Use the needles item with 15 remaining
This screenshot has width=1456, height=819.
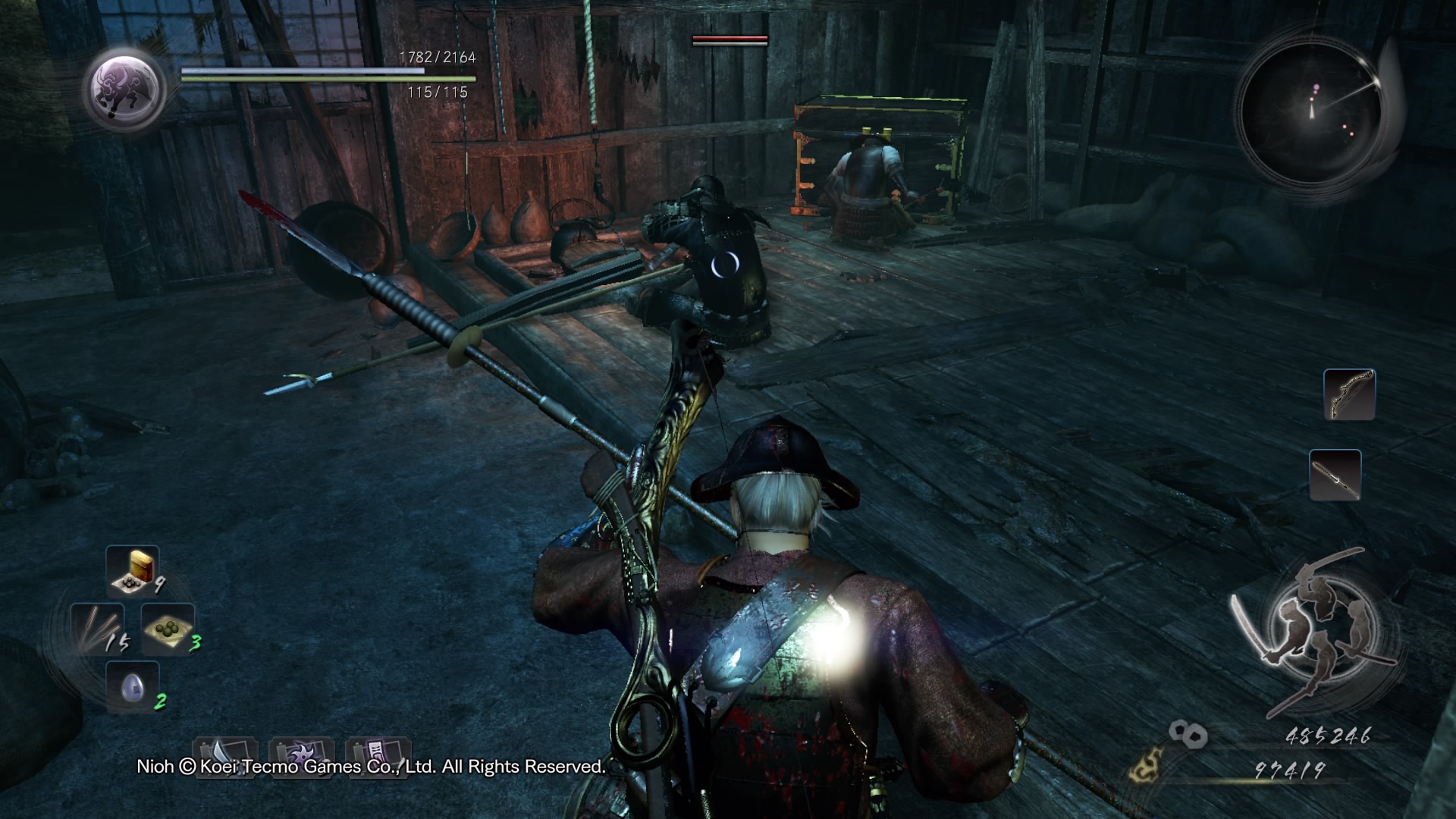pos(96,629)
